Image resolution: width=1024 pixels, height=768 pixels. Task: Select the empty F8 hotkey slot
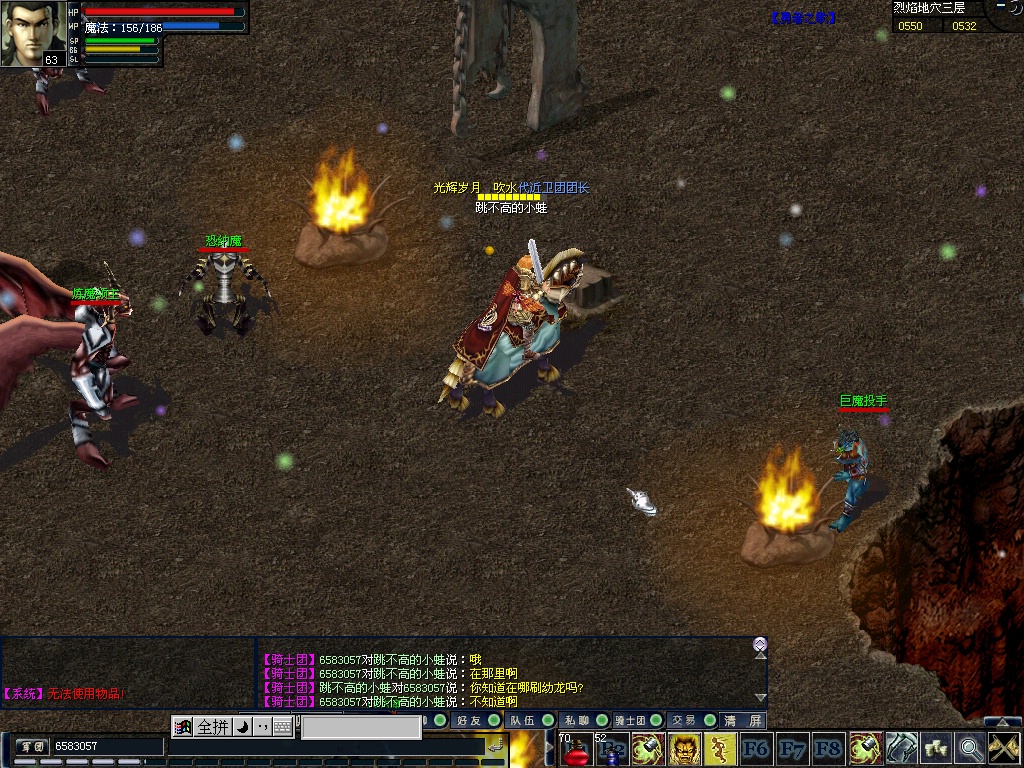[828, 749]
